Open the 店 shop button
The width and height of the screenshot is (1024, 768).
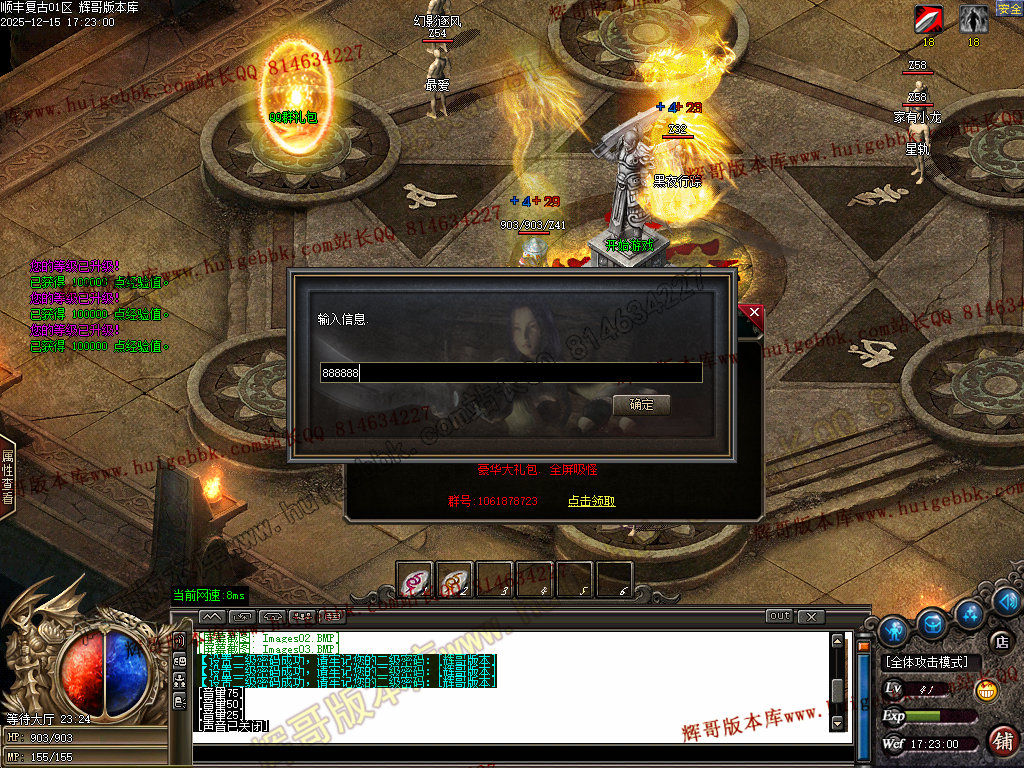point(998,641)
